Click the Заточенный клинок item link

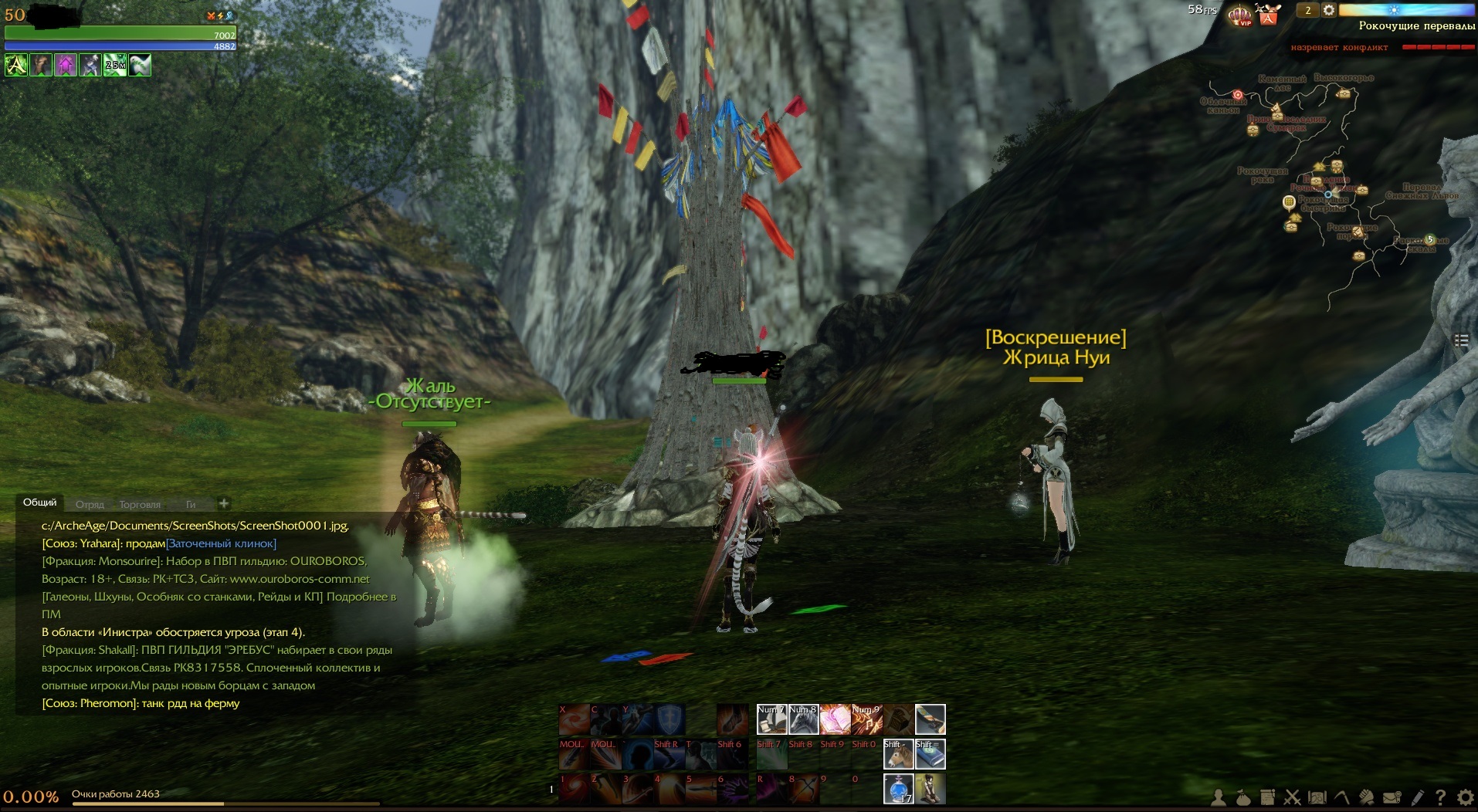coord(222,543)
